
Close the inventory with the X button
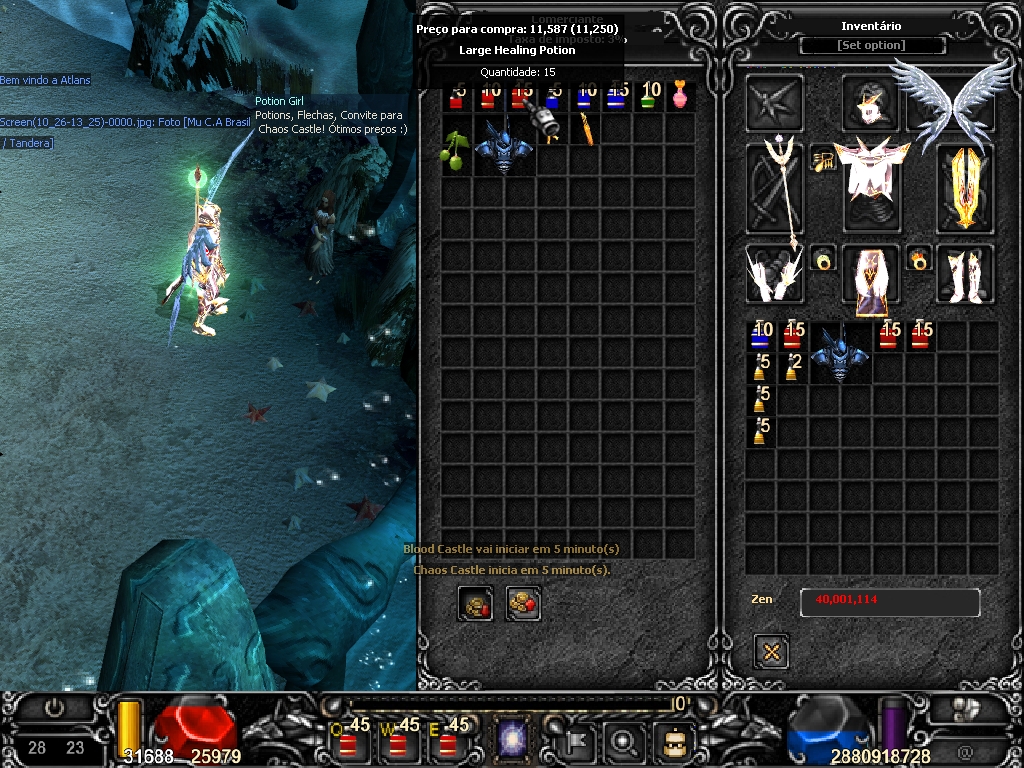(x=771, y=652)
